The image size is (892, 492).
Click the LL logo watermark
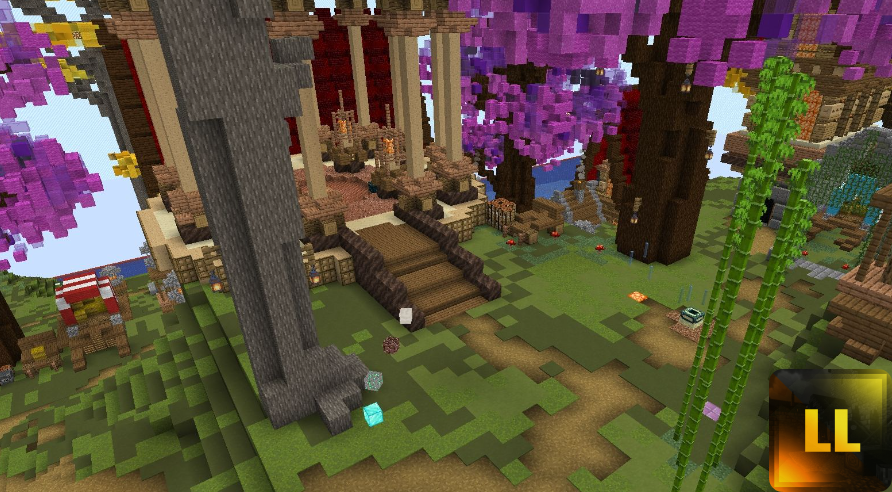(x=829, y=430)
